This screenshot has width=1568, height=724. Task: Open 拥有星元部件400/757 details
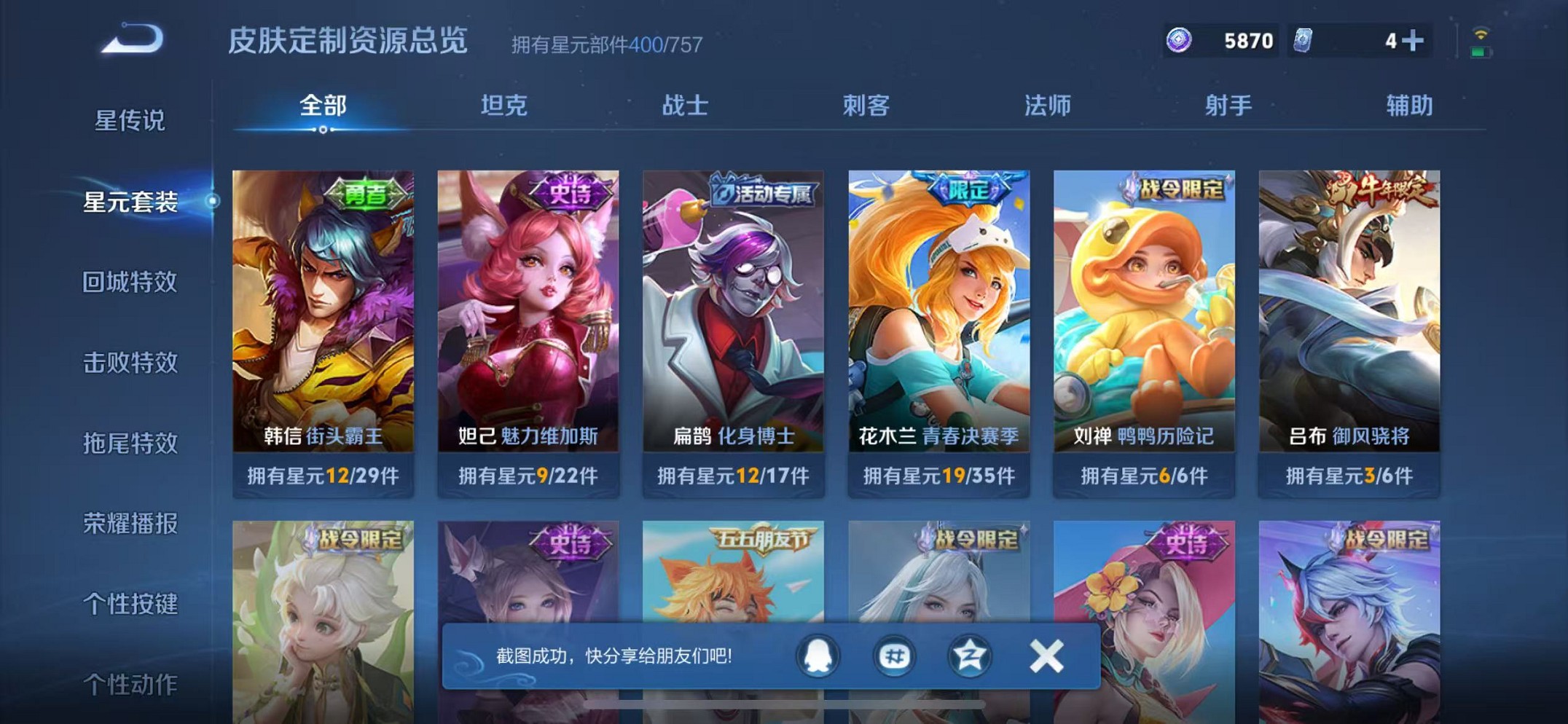coord(604,44)
